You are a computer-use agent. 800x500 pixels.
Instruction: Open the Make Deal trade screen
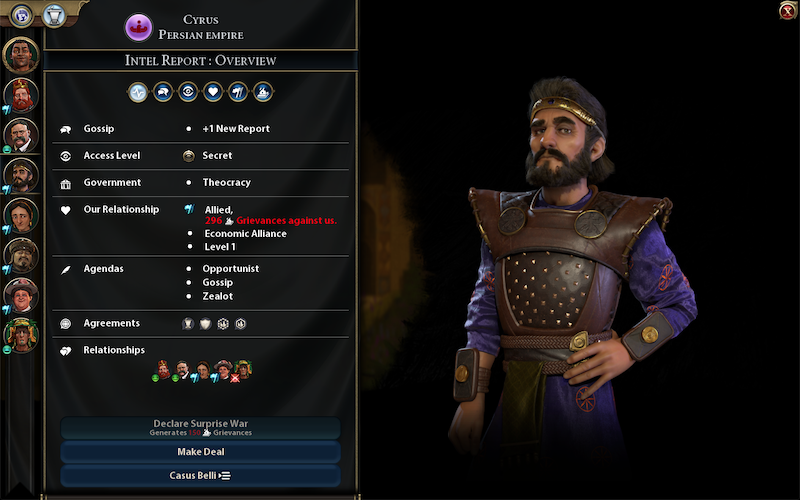click(x=200, y=452)
